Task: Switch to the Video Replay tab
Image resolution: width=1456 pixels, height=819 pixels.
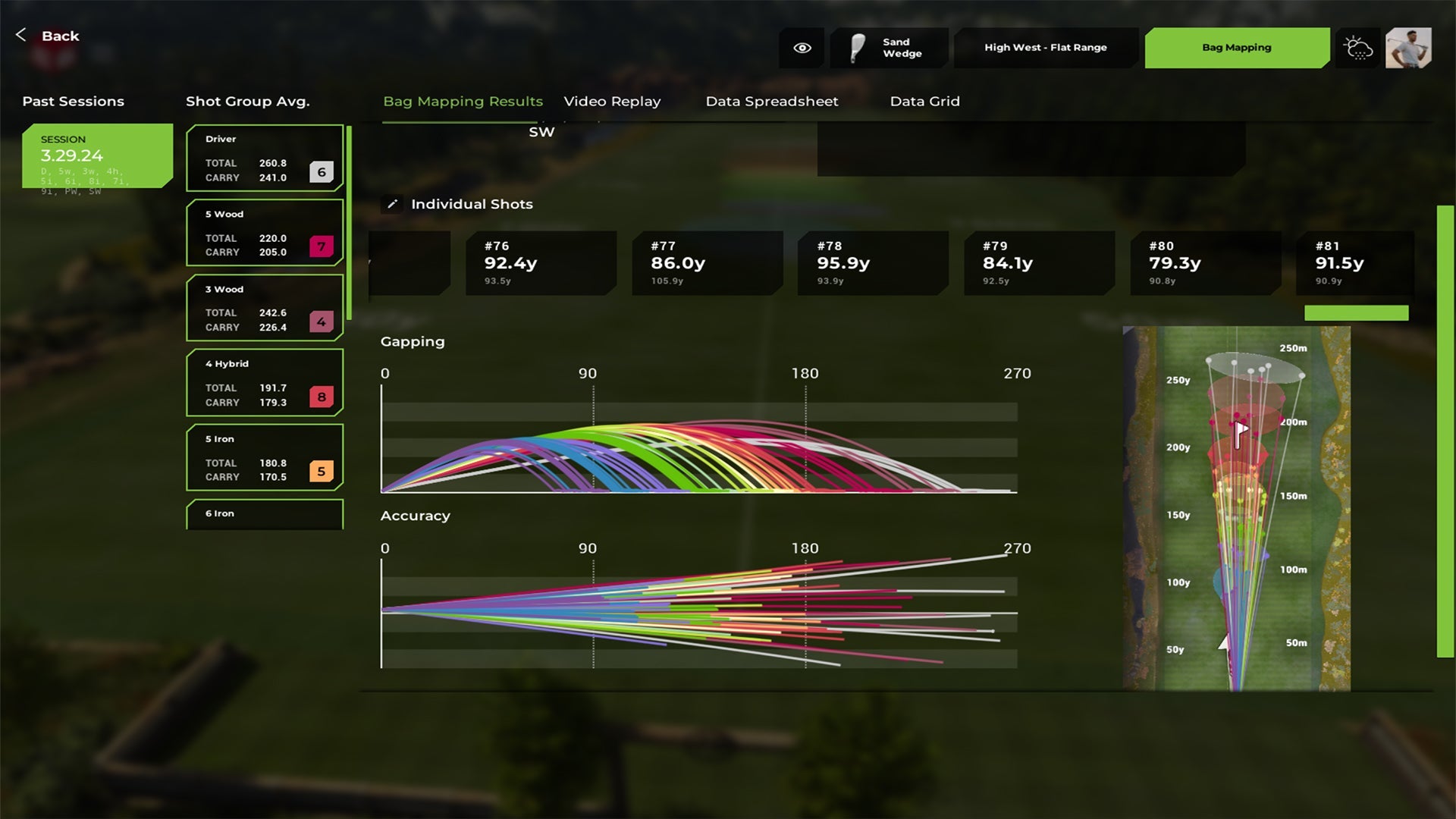Action: tap(612, 101)
